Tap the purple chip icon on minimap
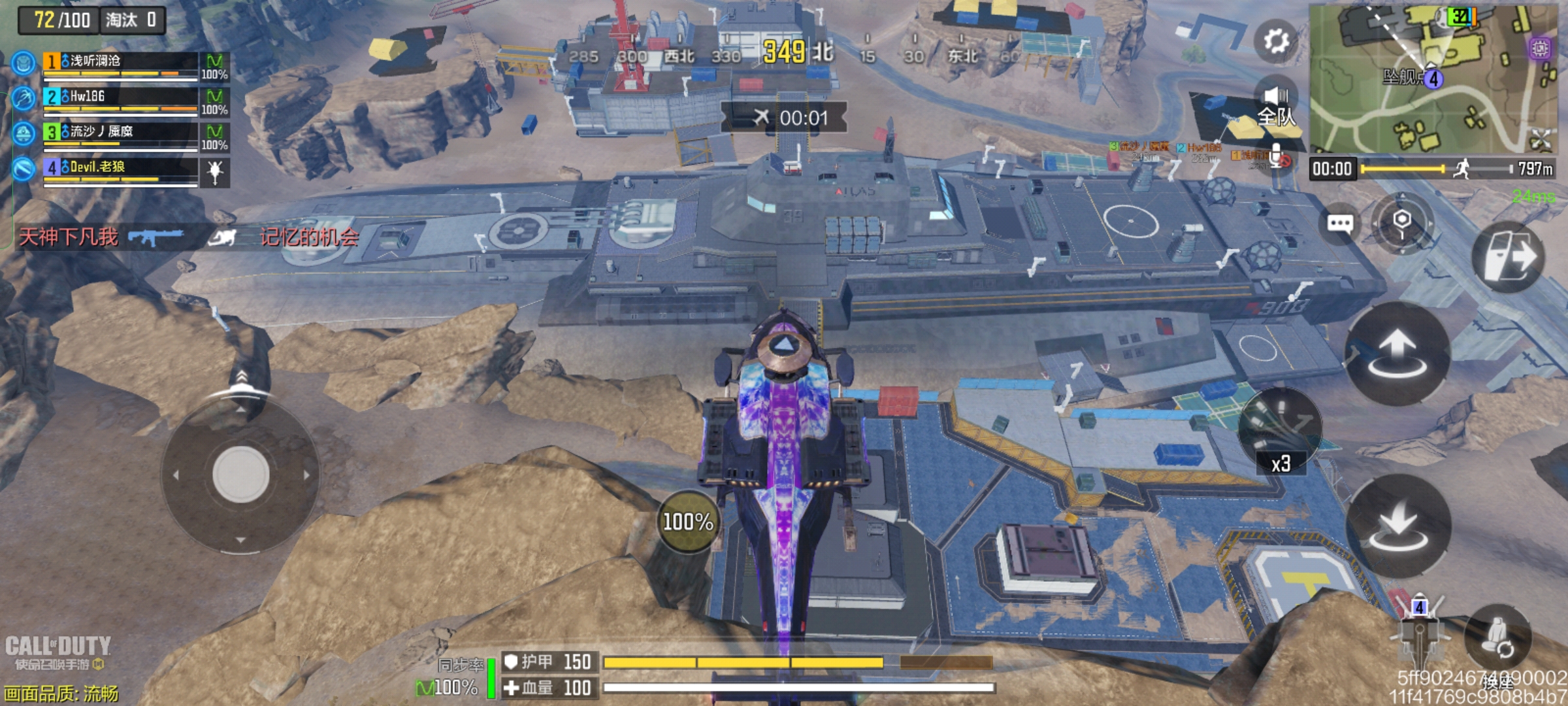This screenshot has width=1568, height=706. coord(1540,48)
